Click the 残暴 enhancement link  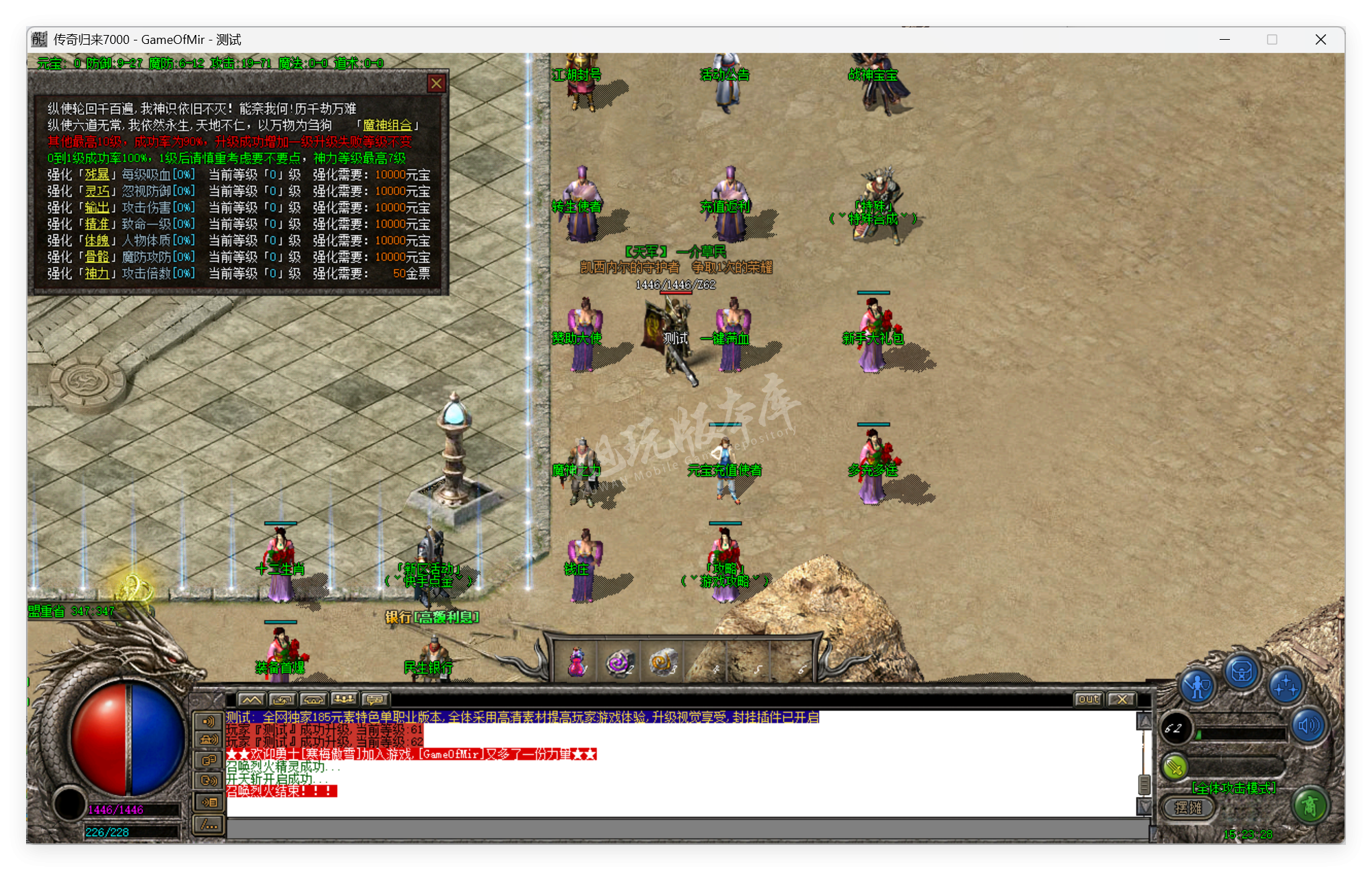[x=97, y=174]
